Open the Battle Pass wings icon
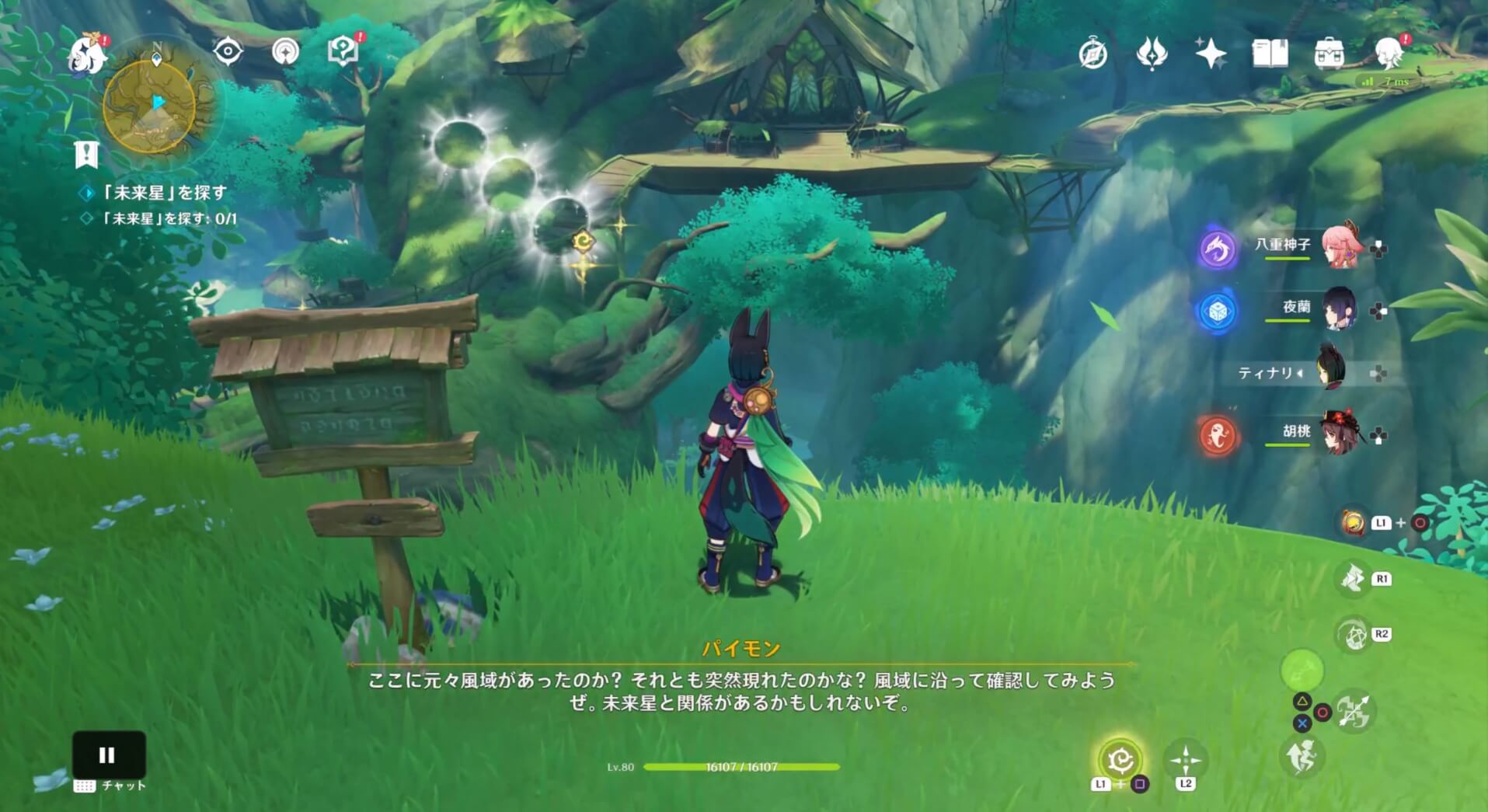The height and width of the screenshot is (812, 1488). click(1151, 52)
